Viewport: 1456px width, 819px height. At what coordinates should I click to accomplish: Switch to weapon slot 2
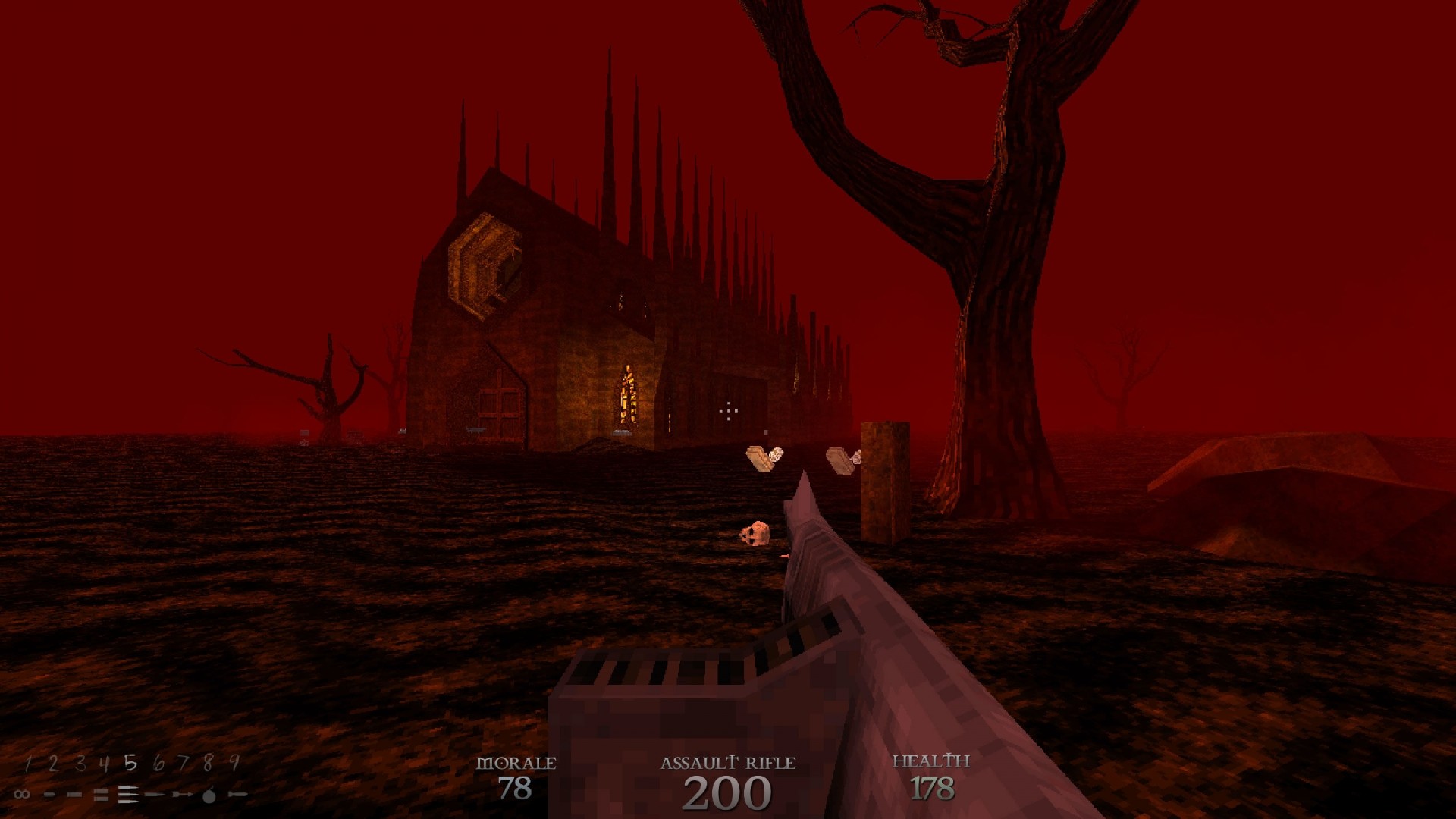click(x=53, y=763)
